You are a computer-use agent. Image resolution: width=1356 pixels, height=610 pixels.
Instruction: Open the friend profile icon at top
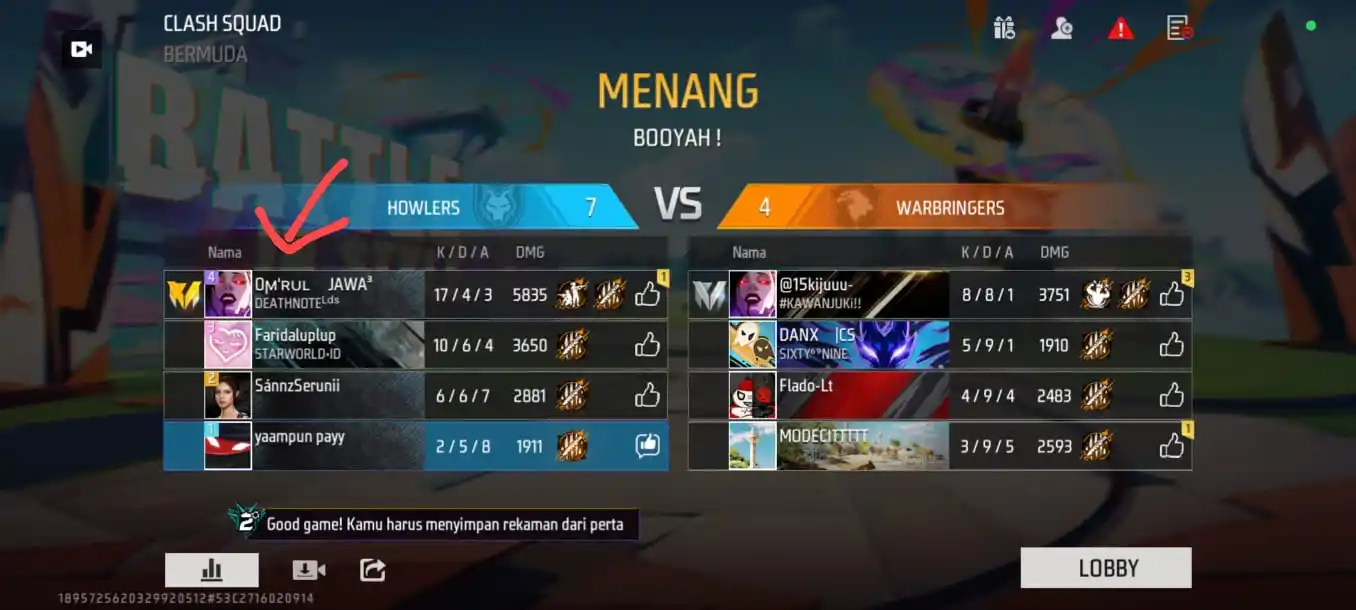(x=1061, y=28)
